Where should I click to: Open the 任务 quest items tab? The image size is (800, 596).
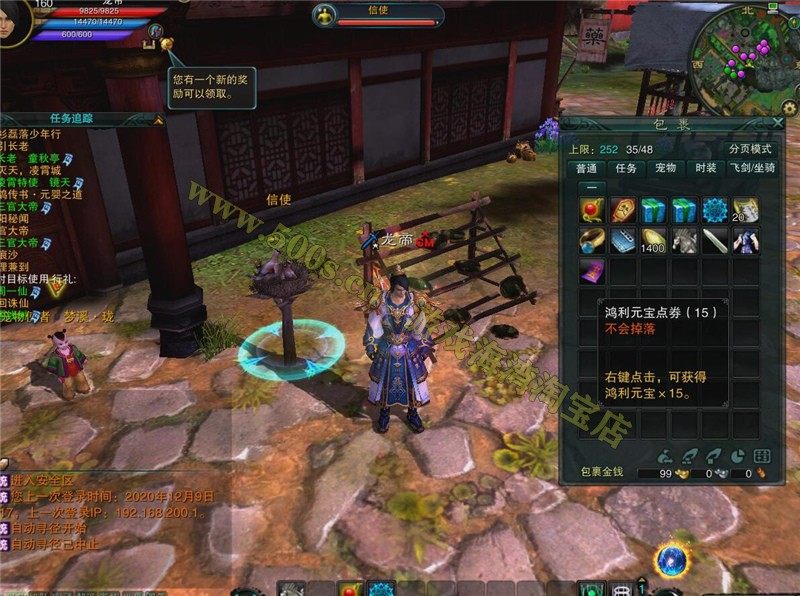coord(627,169)
